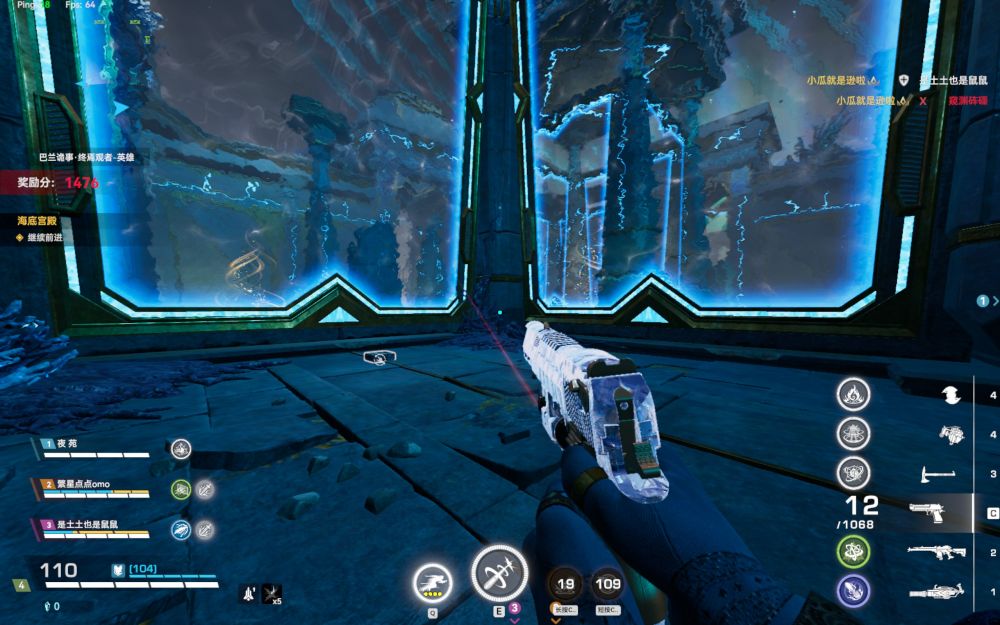Click the purple squid scroll icon
Image resolution: width=1000 pixels, height=625 pixels.
pos(853,590)
